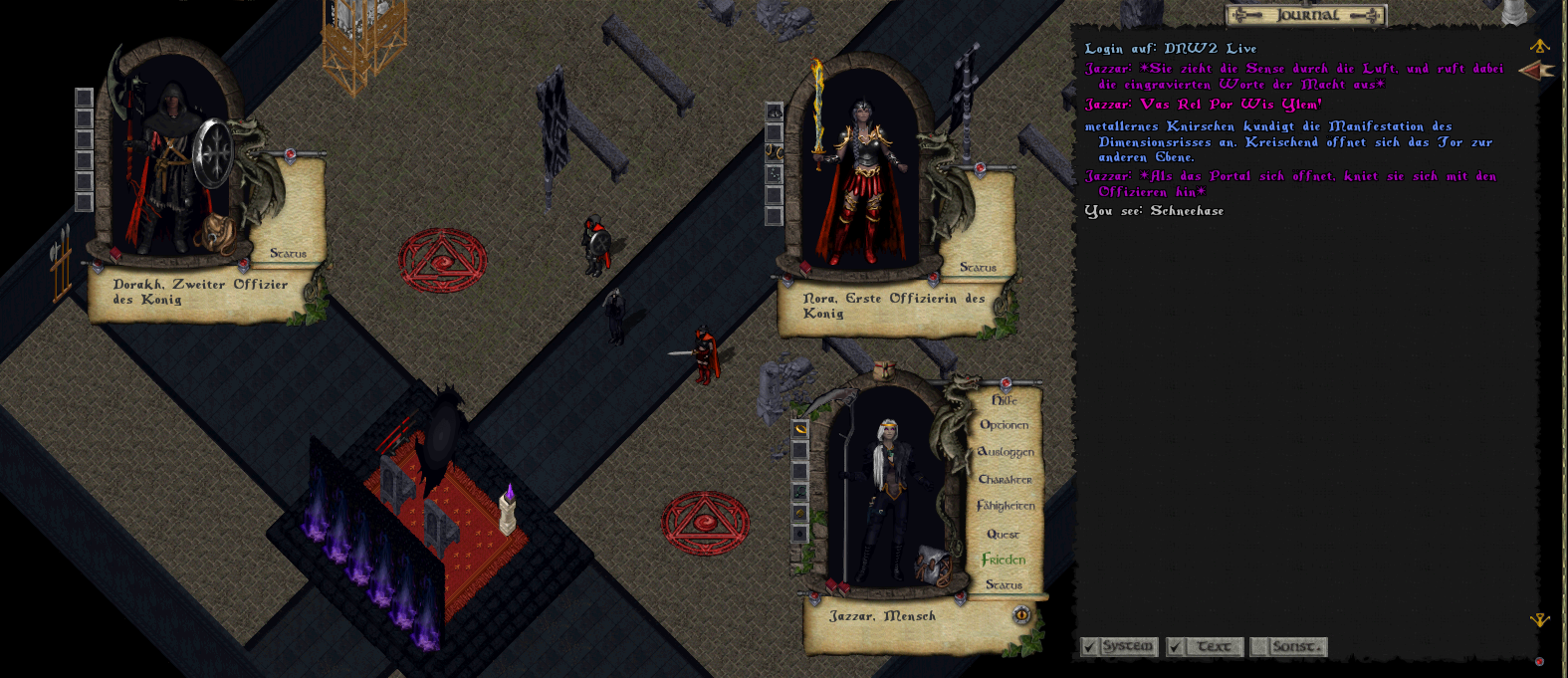This screenshot has width=1568, height=678.
Task: Show the Fähigkeiten skill list
Action: click(x=1006, y=506)
